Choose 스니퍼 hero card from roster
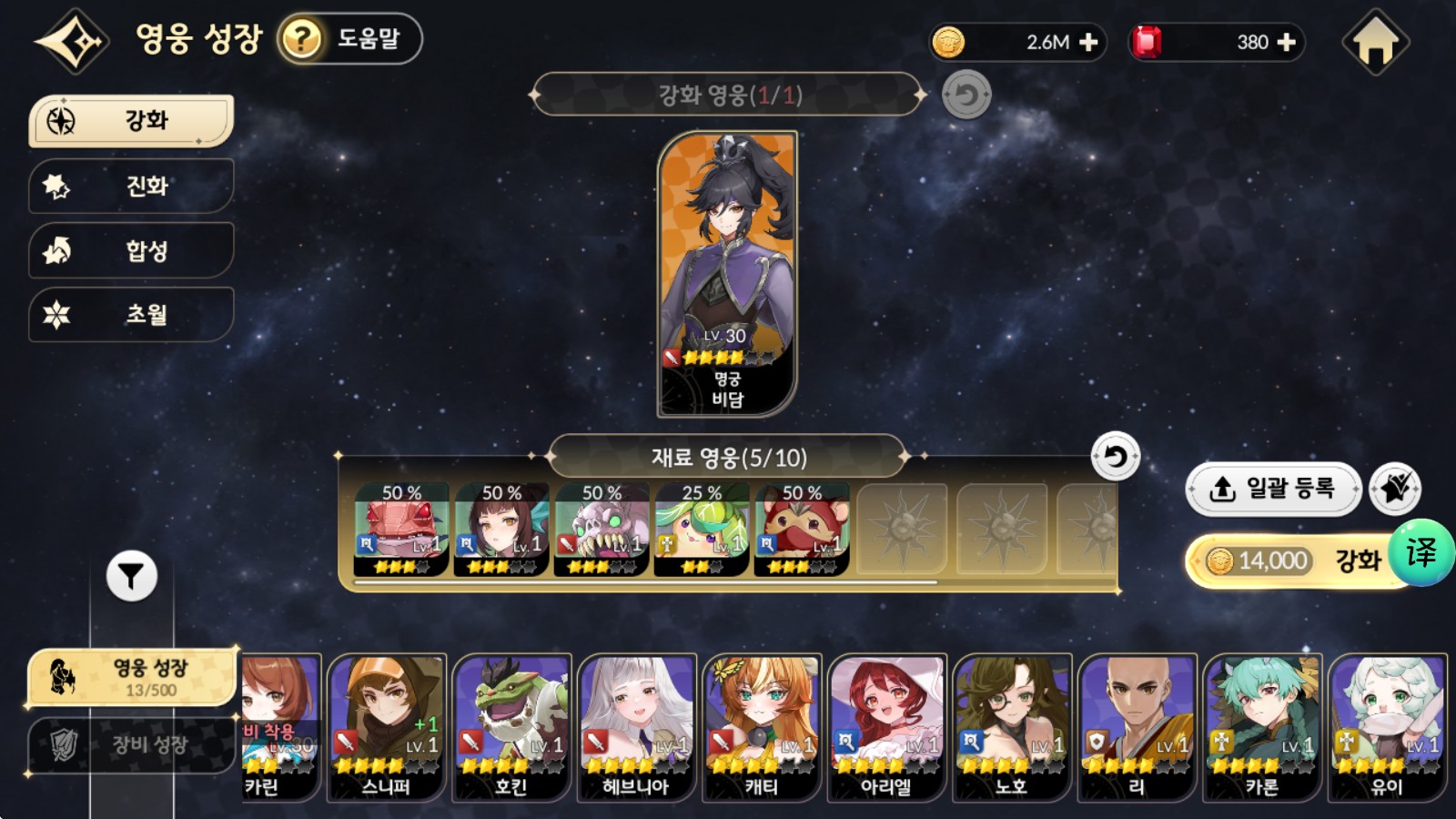The height and width of the screenshot is (819, 1456). [387, 728]
